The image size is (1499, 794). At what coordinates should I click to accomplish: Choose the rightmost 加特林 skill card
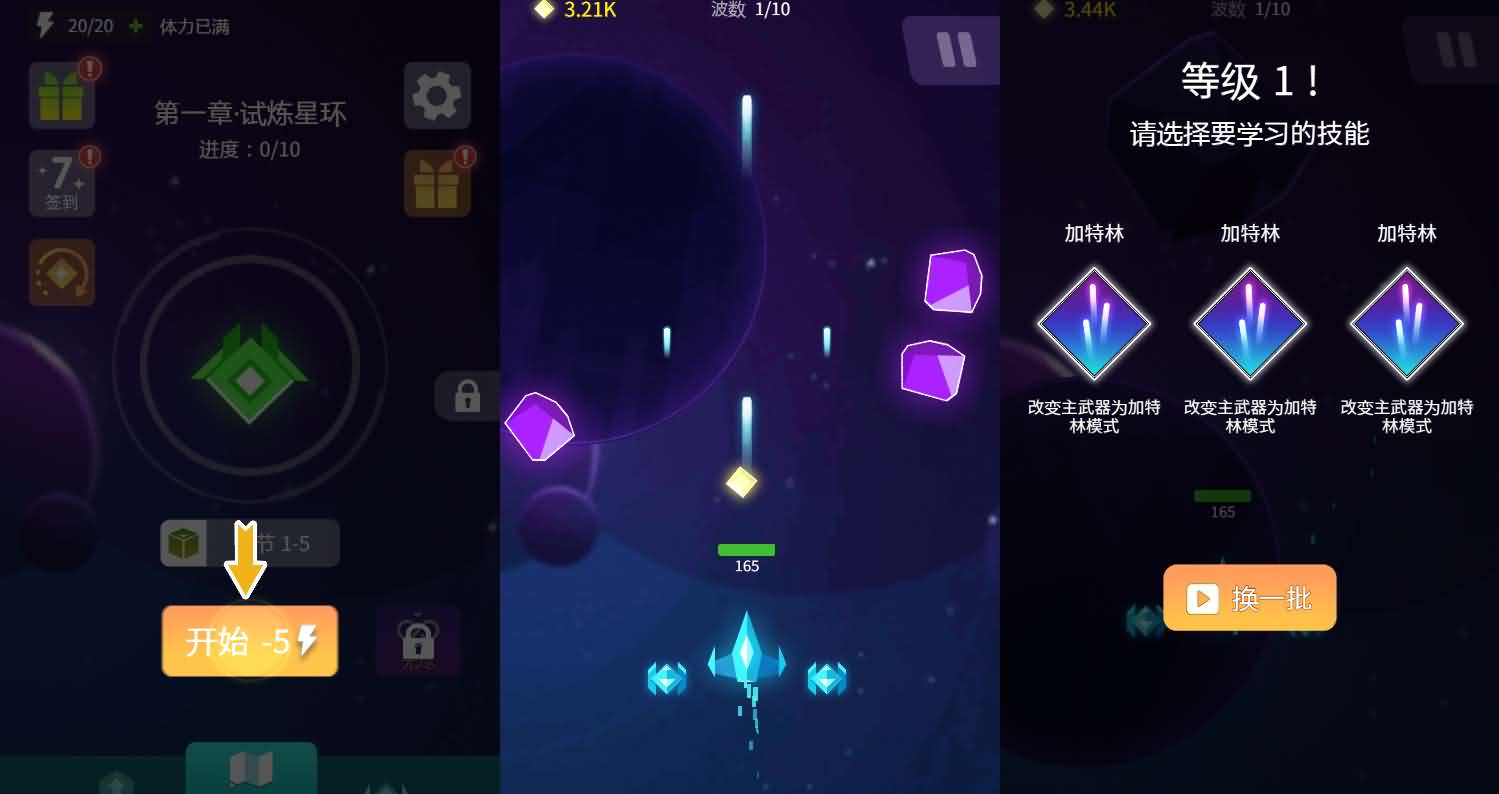(1406, 324)
